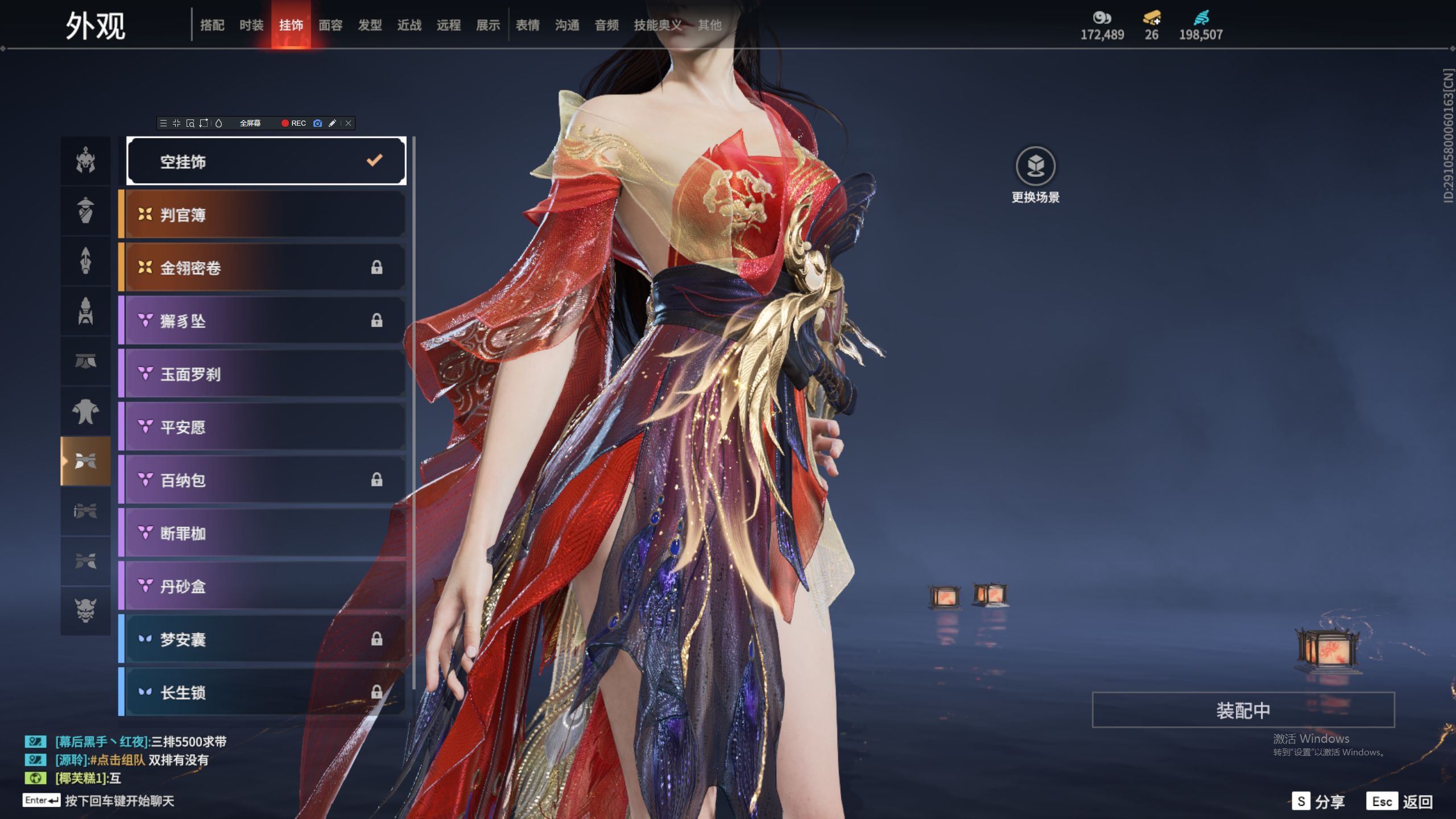
Task: Click the 更换场景 scene change icon
Action: point(1035,167)
